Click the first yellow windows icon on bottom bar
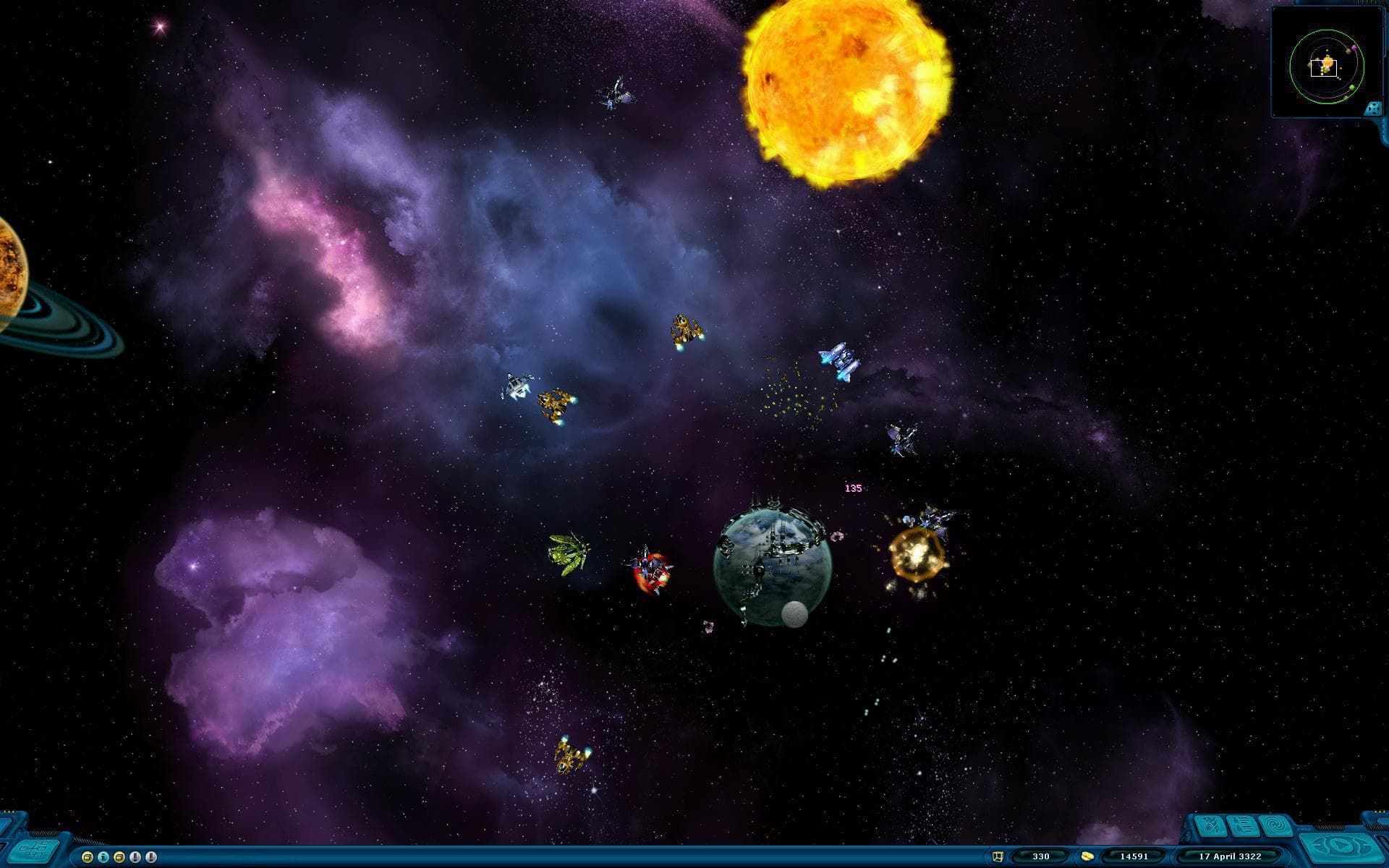The height and width of the screenshot is (868, 1389). coord(87,856)
